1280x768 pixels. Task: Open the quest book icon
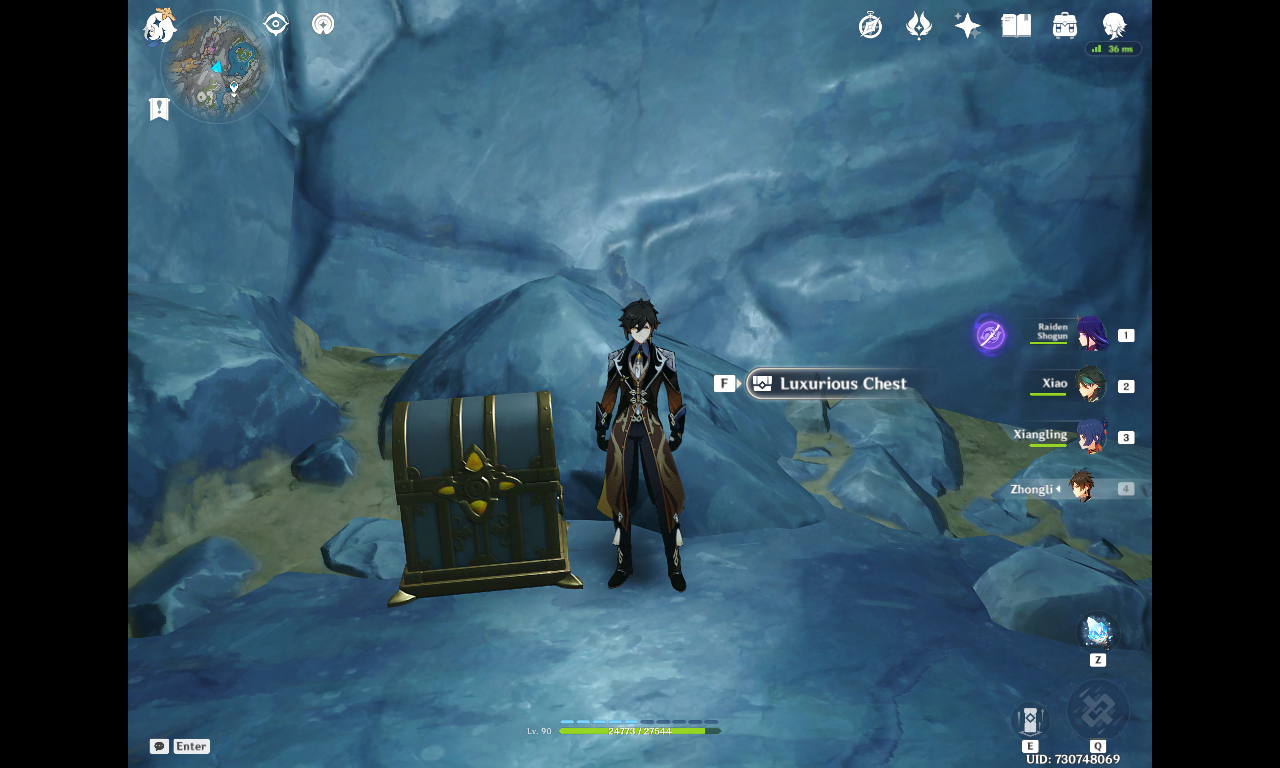point(1014,25)
